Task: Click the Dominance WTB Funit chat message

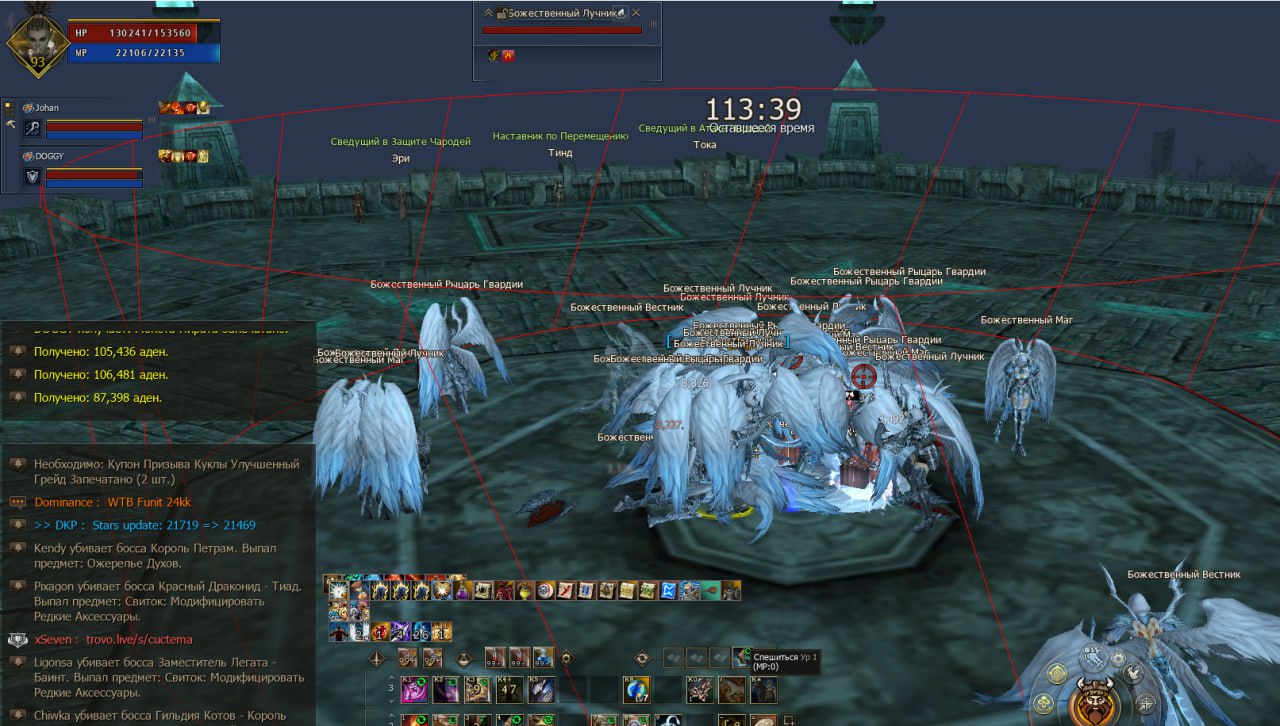Action: pyautogui.click(x=112, y=502)
